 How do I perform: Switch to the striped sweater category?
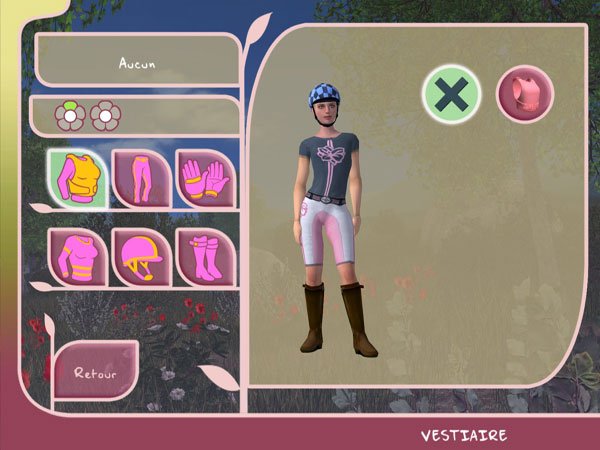coord(77,257)
